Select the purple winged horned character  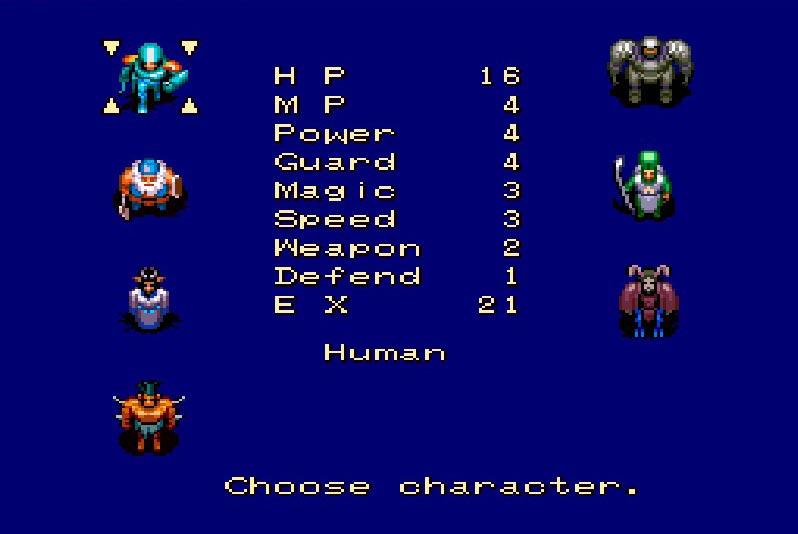tap(648, 300)
